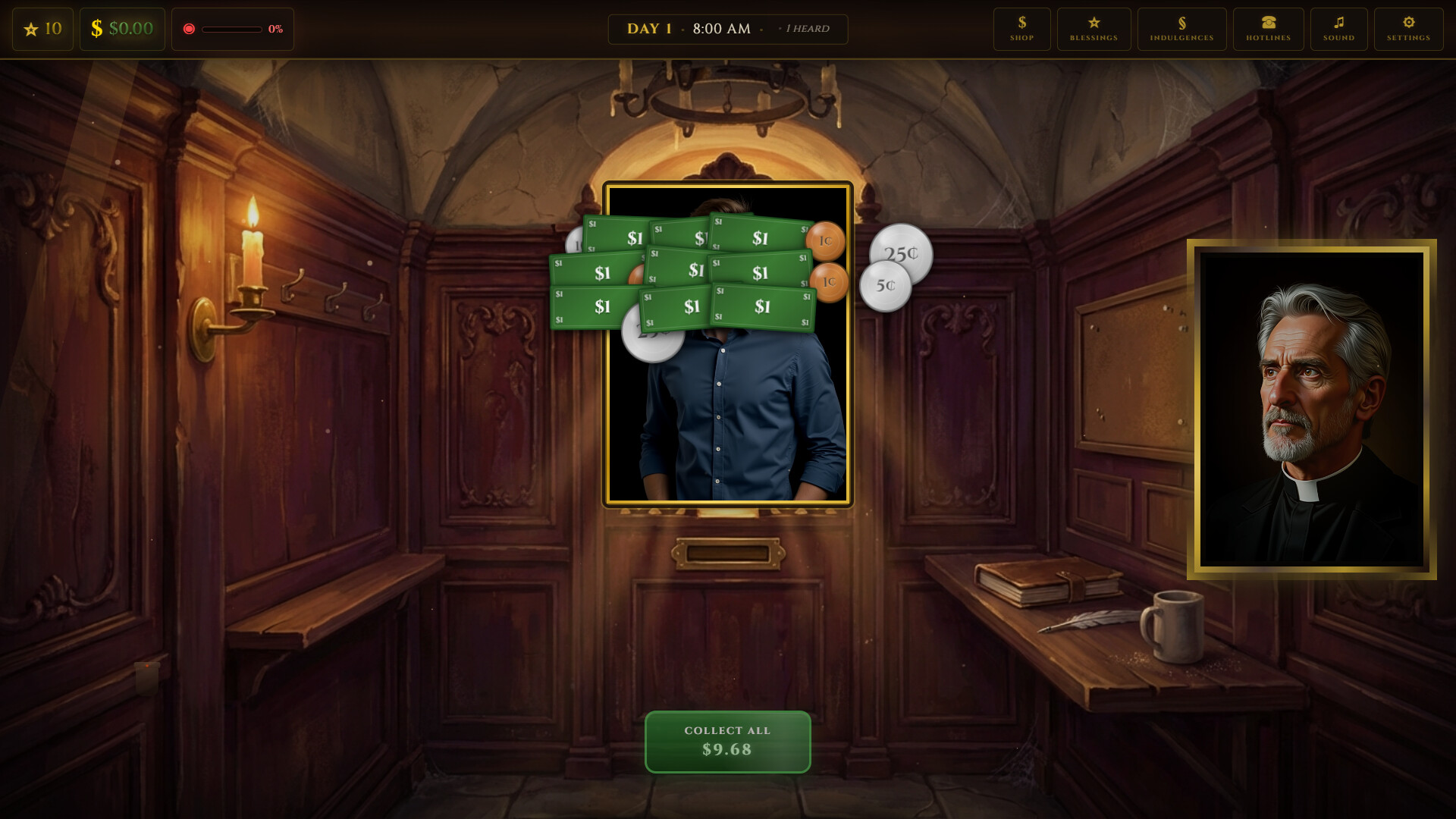Click the star counter showing 10

[42, 29]
